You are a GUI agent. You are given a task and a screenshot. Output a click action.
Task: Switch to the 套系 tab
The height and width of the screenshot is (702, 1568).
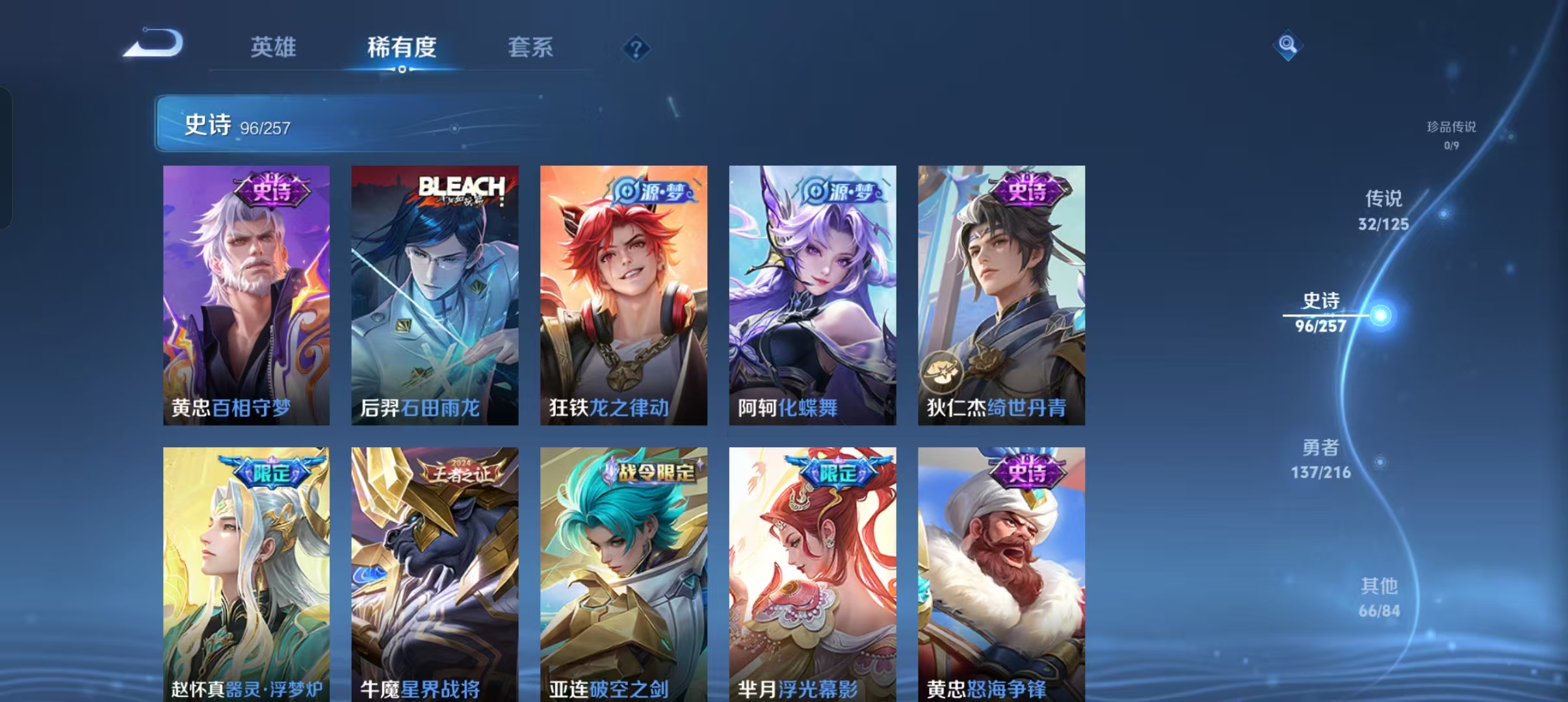coord(531,47)
